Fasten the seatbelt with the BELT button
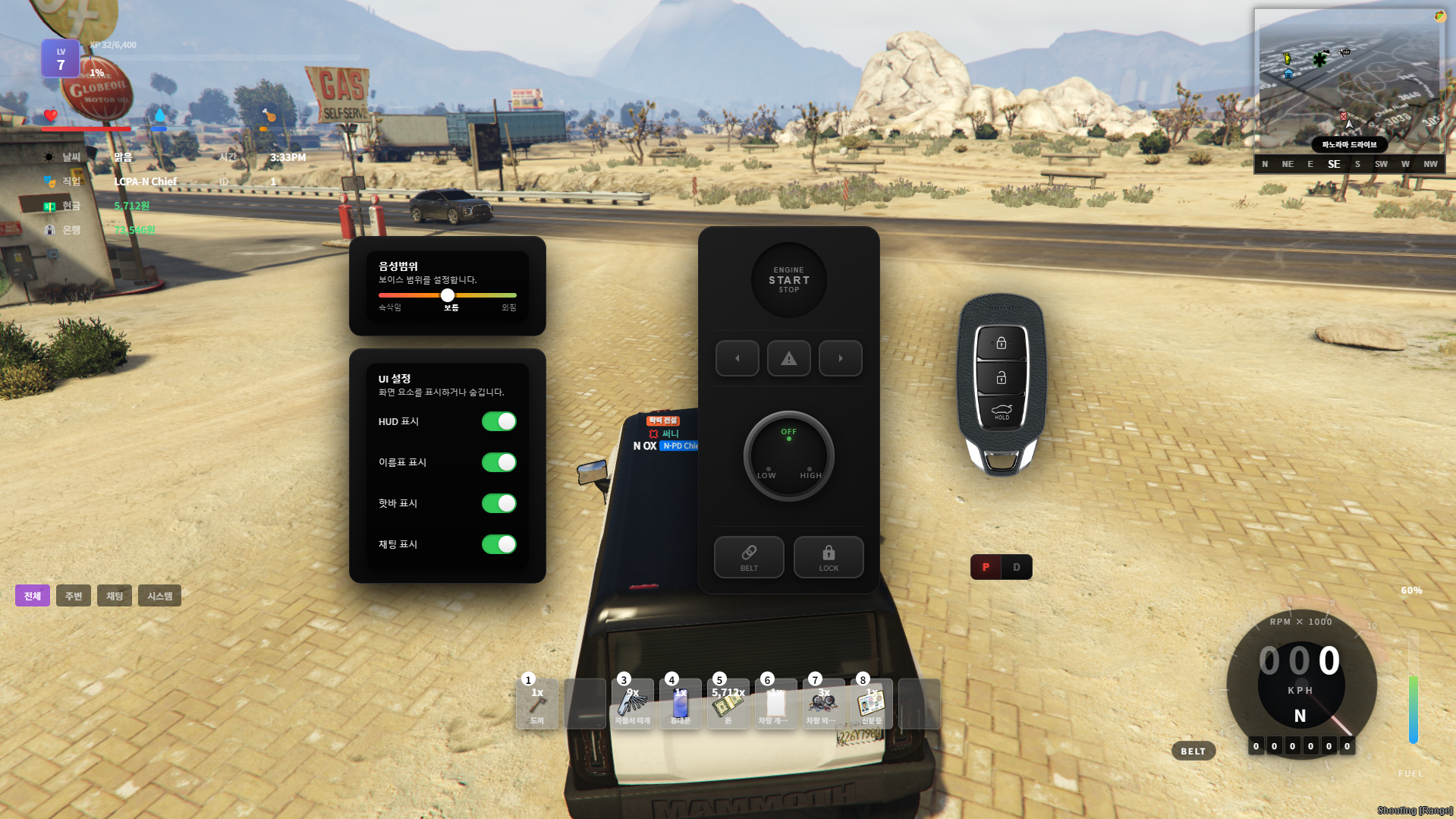The width and height of the screenshot is (1456, 819). [x=748, y=557]
